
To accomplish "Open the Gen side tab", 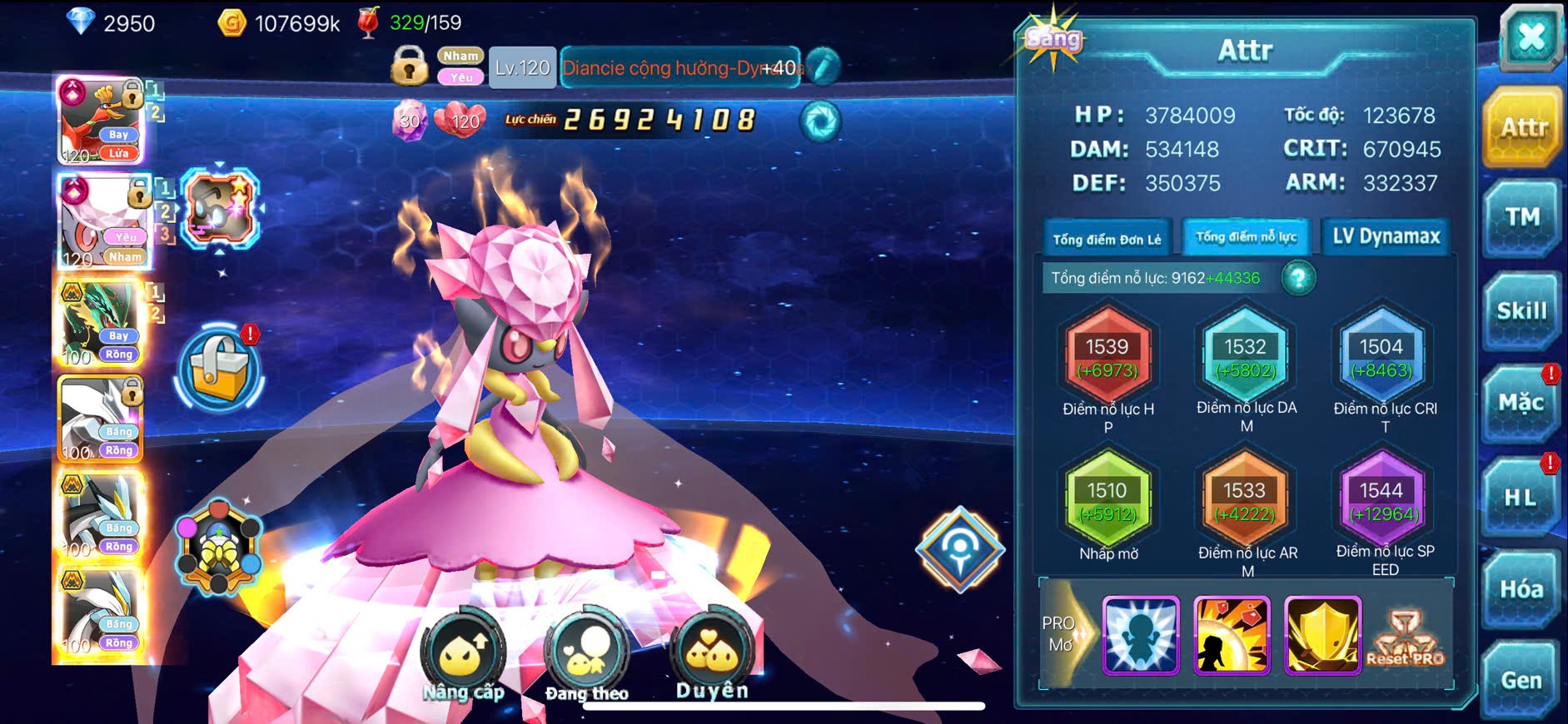I will tap(1521, 681).
